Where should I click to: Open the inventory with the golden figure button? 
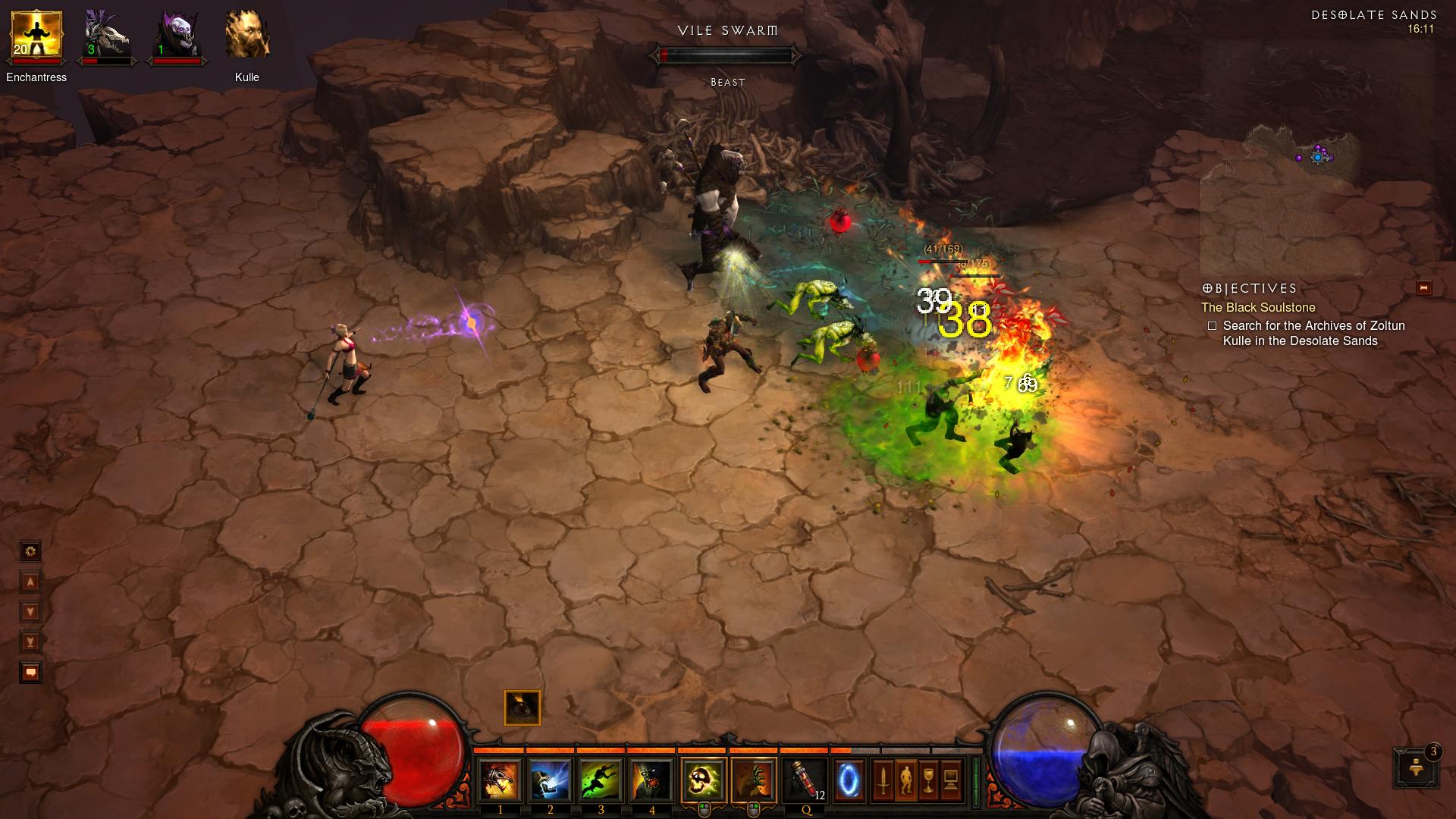coord(906,780)
